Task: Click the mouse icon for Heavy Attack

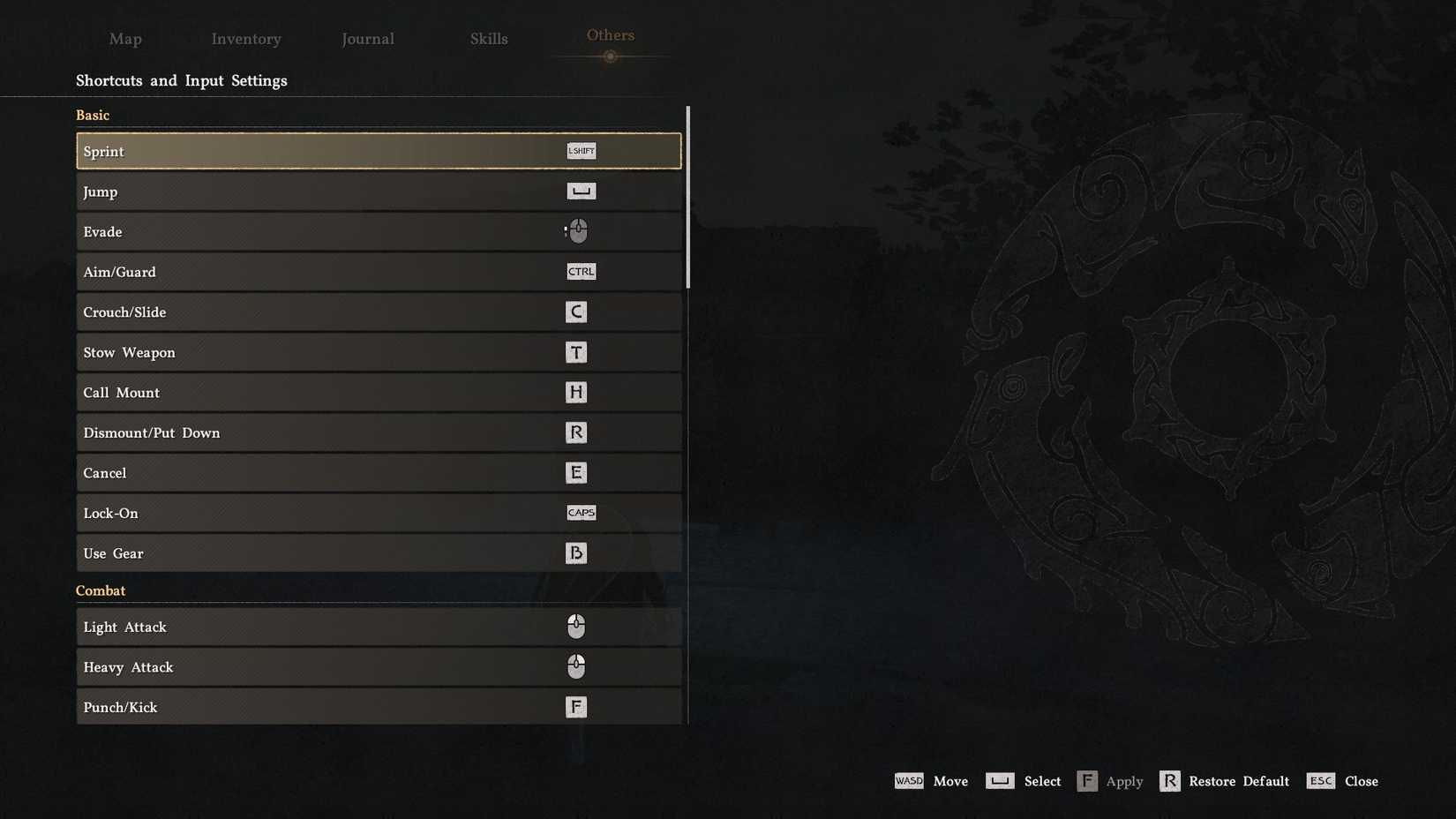Action: (576, 666)
